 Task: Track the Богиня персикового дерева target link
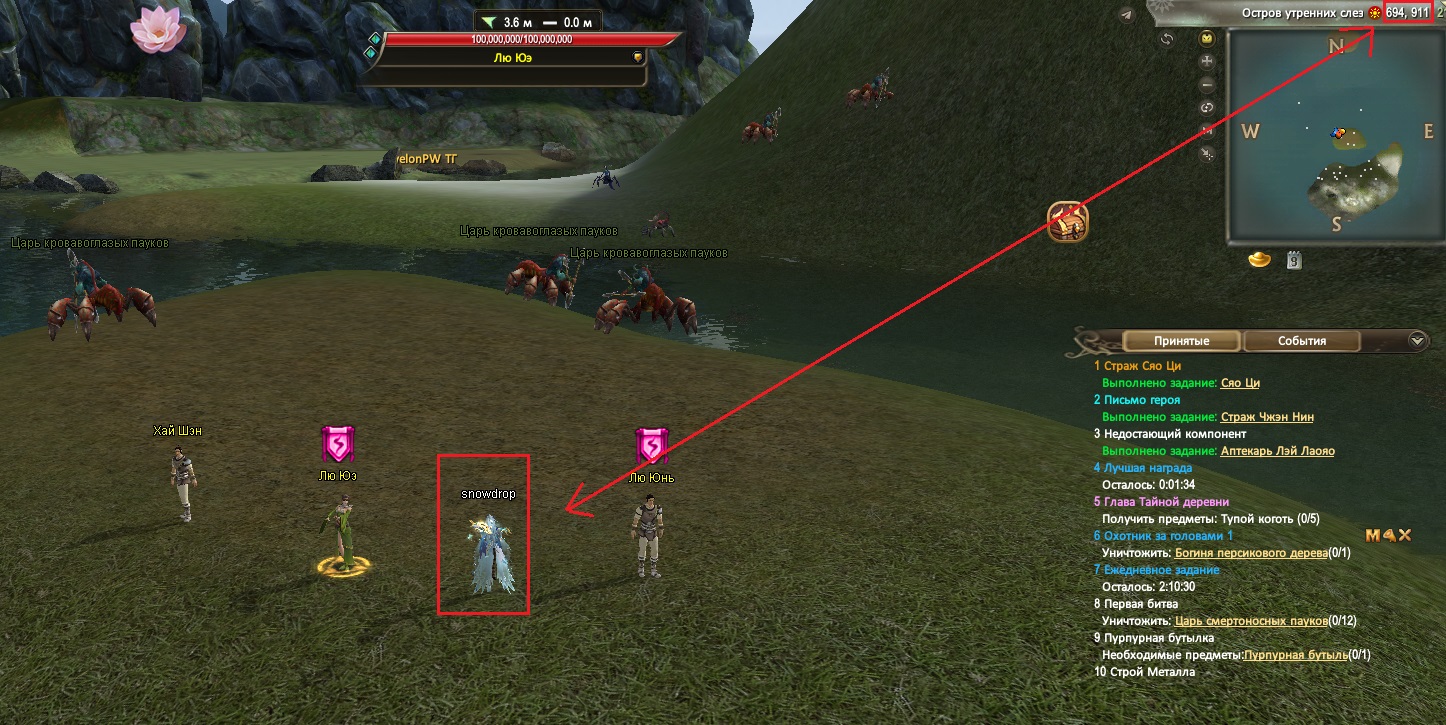click(x=1251, y=553)
